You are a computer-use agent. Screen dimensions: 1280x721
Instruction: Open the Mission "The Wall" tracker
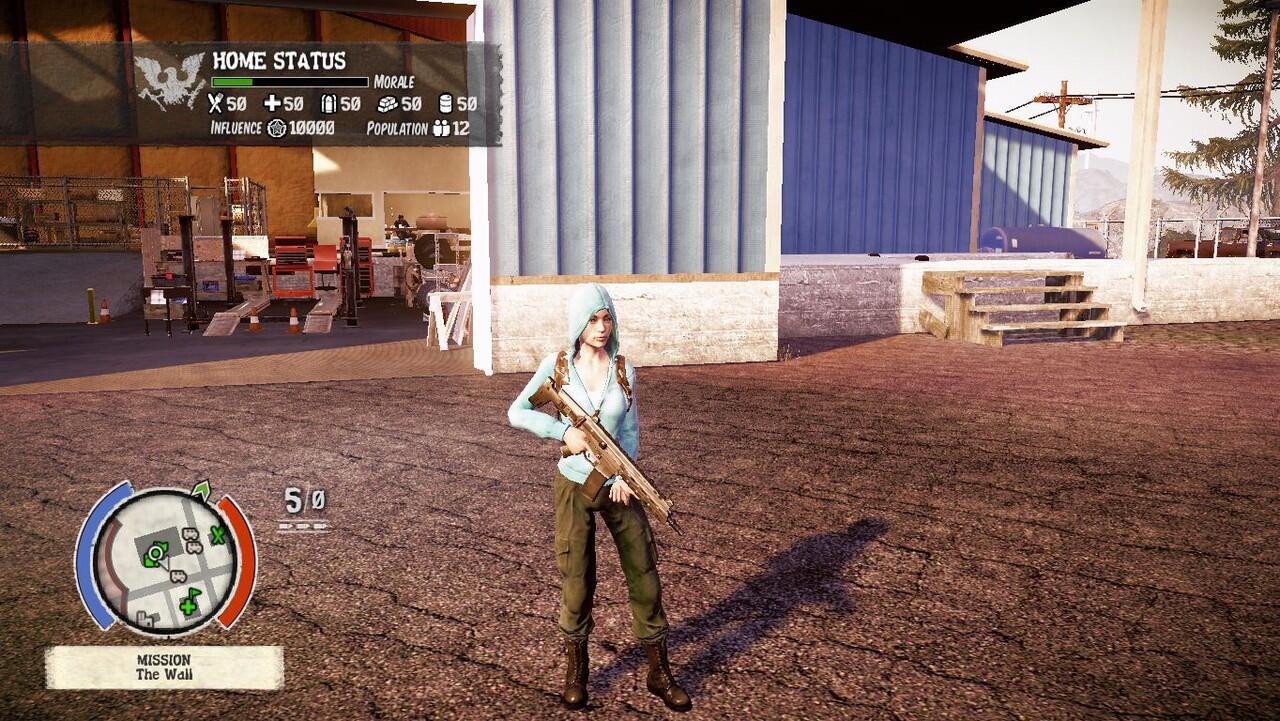tap(164, 667)
